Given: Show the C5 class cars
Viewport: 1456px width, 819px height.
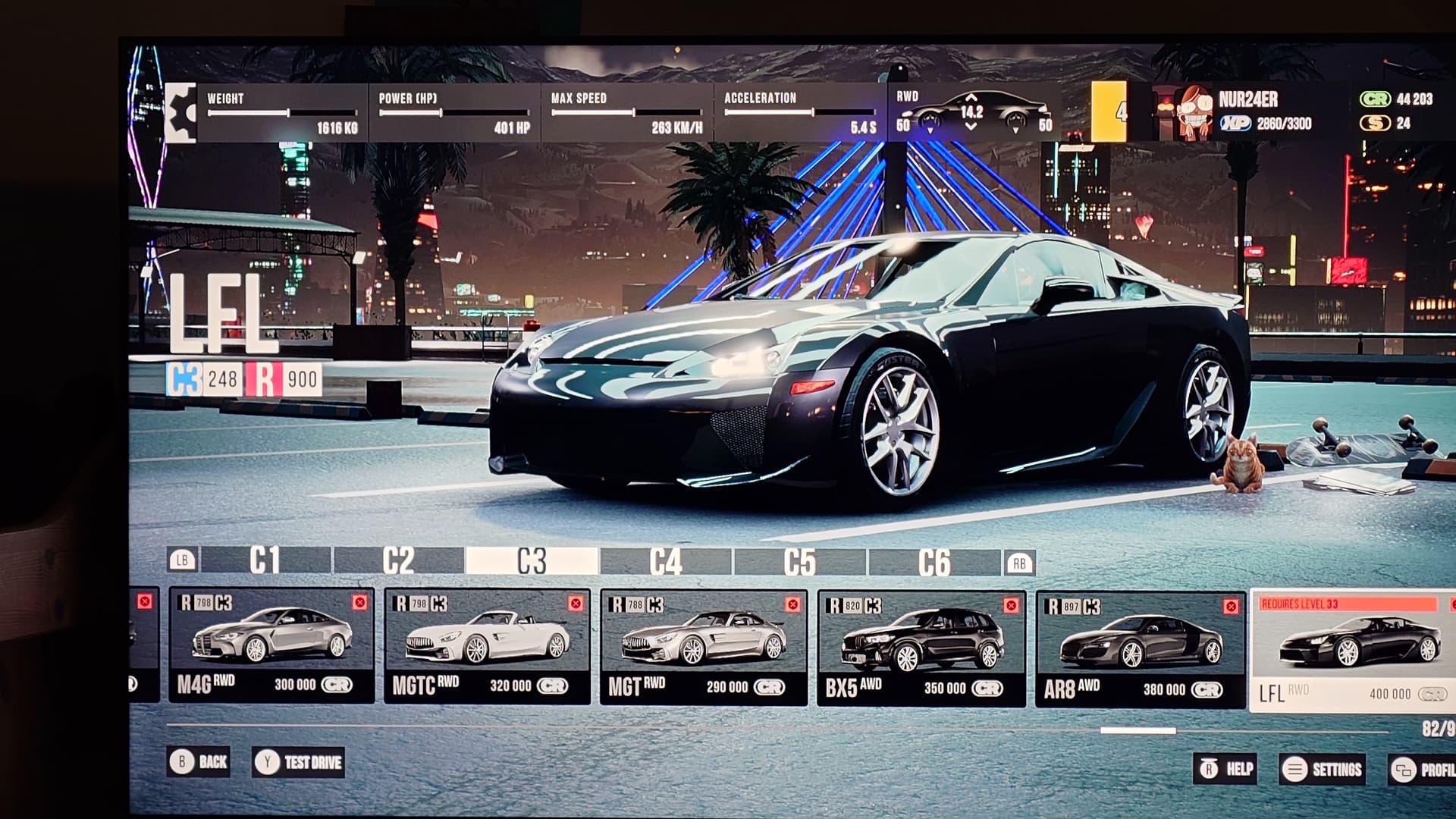Looking at the screenshot, I should coord(800,563).
